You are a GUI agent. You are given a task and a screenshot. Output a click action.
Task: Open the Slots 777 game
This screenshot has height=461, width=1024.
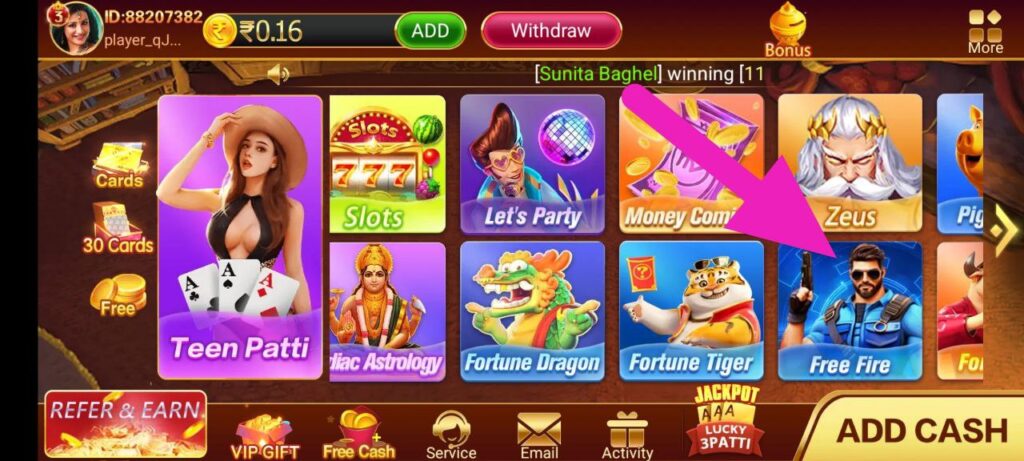coord(387,164)
